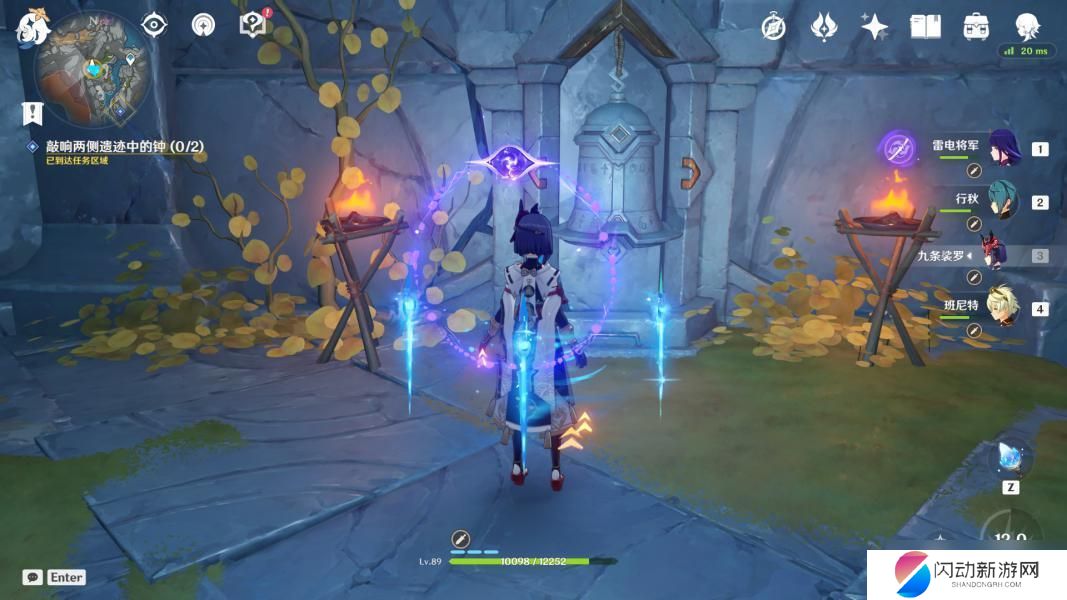This screenshot has height=600, width=1067.
Task: Click the purple electro burst icon beside 雷电将军
Action: 897,148
